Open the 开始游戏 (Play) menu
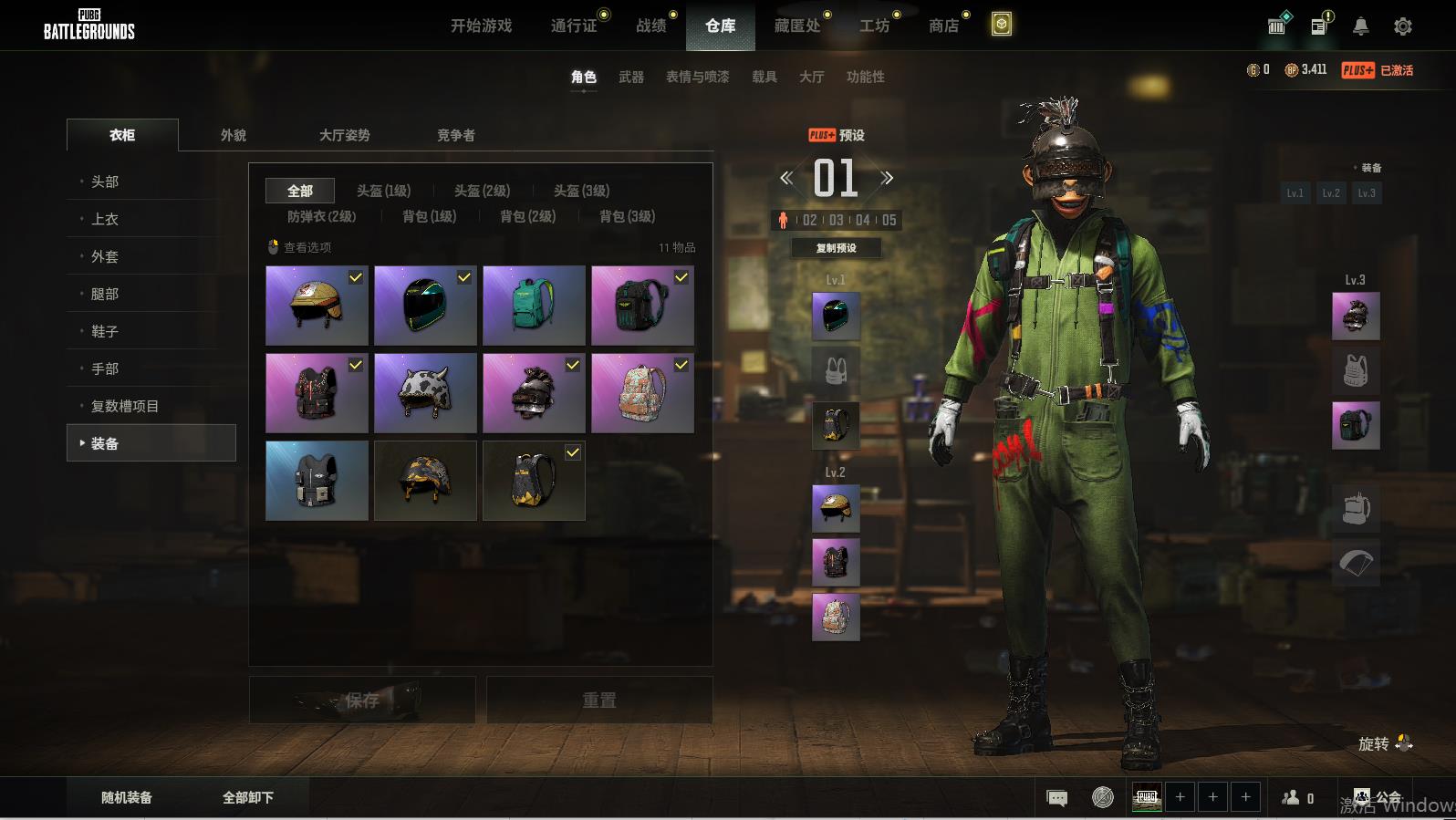Viewport: 1456px width, 820px height. point(481,26)
